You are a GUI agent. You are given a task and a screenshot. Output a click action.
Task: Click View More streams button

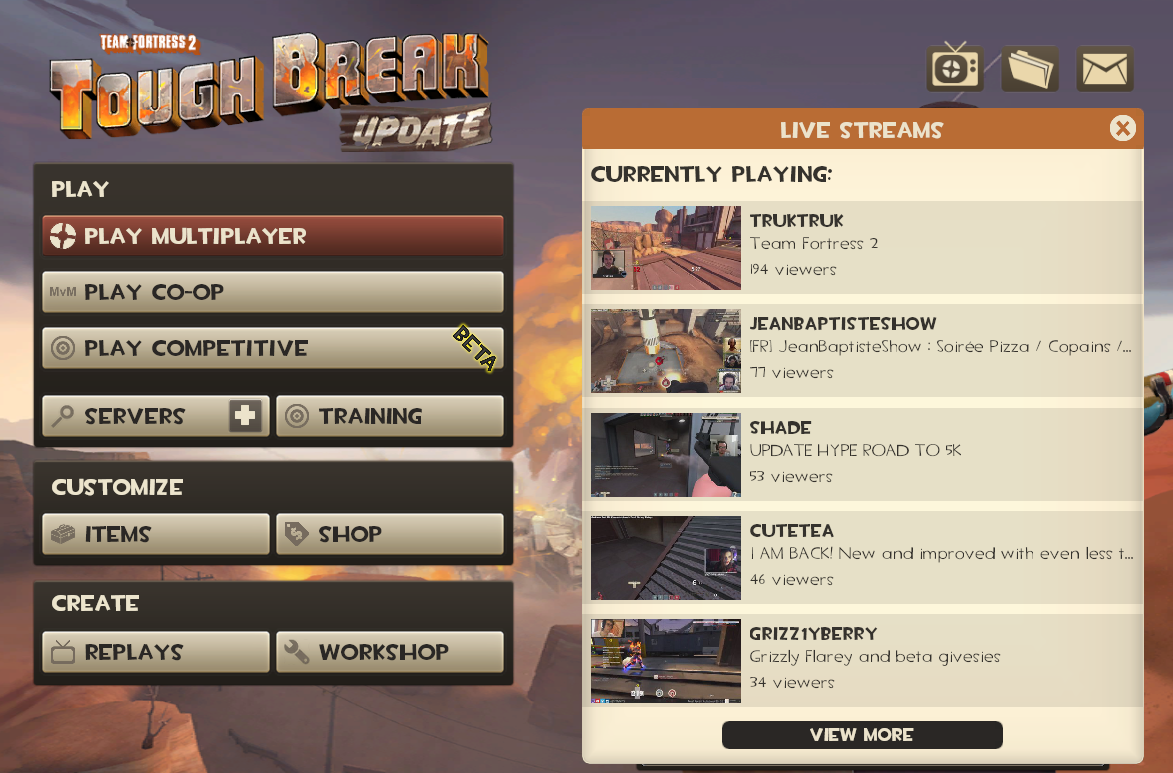861,735
